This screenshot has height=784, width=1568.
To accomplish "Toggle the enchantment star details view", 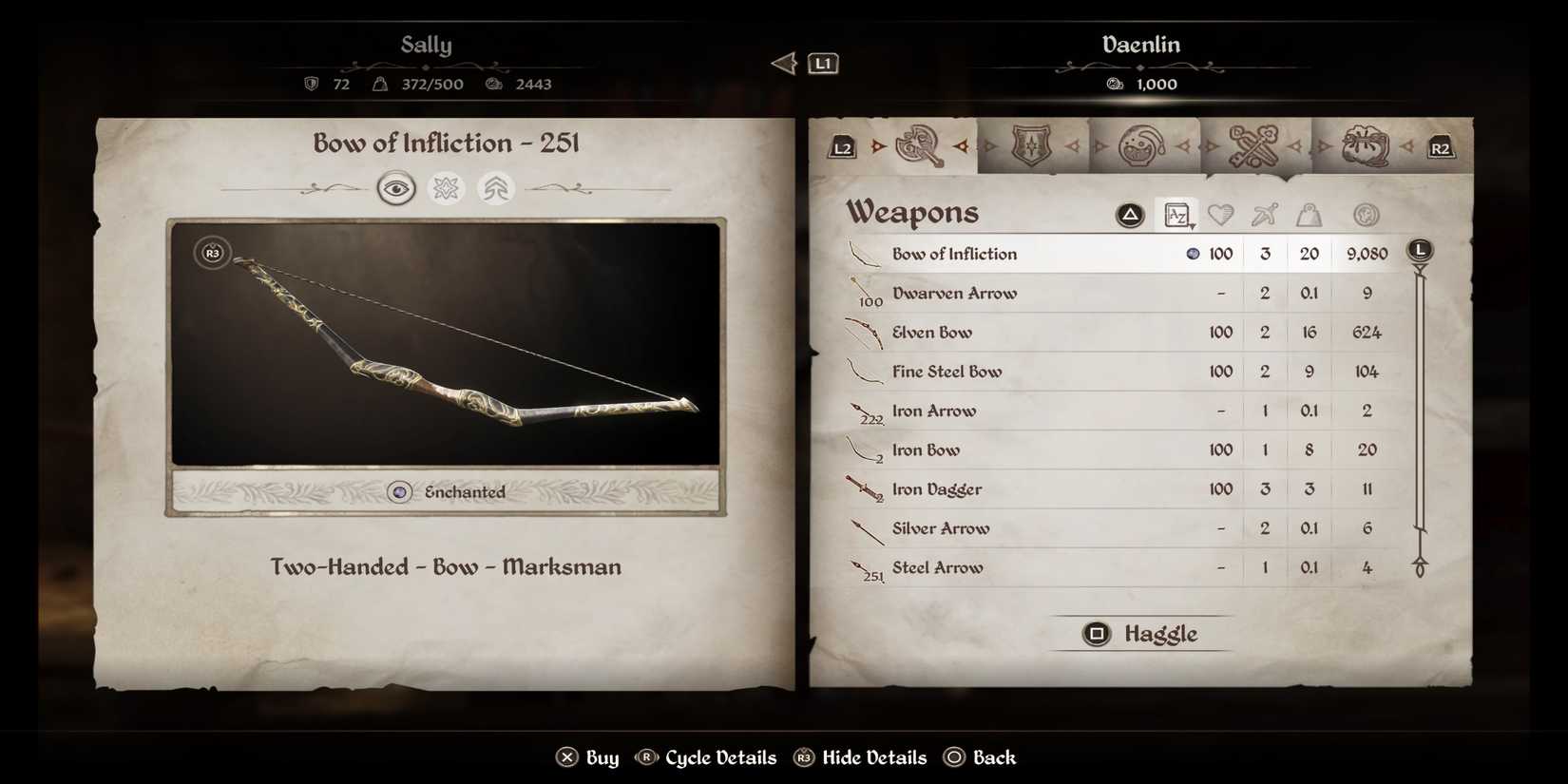I will [x=445, y=188].
